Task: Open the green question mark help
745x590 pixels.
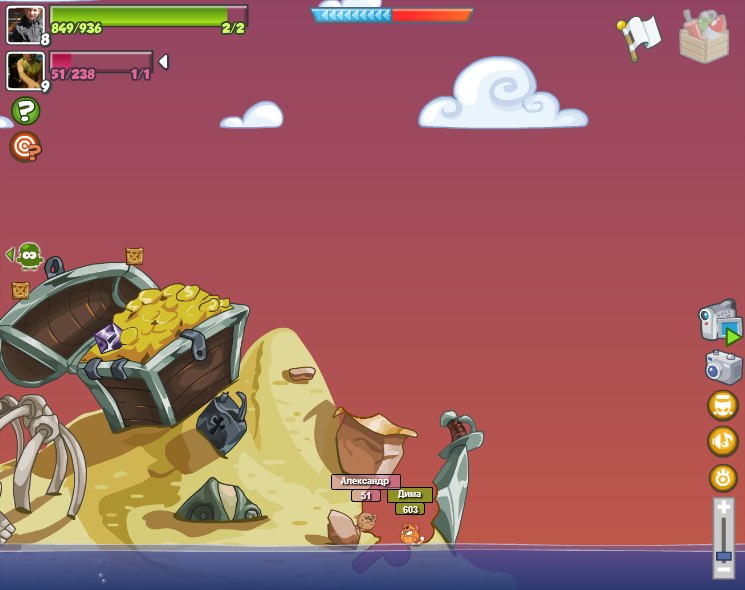Action: pyautogui.click(x=26, y=111)
